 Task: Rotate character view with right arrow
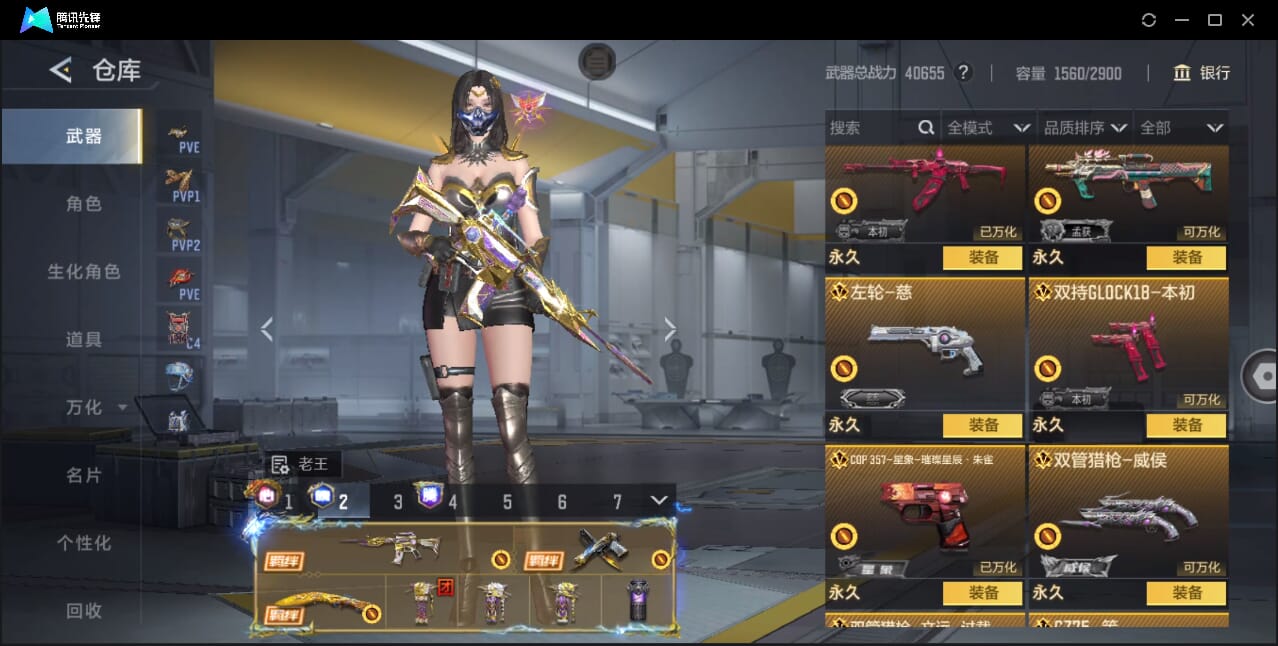[x=670, y=329]
